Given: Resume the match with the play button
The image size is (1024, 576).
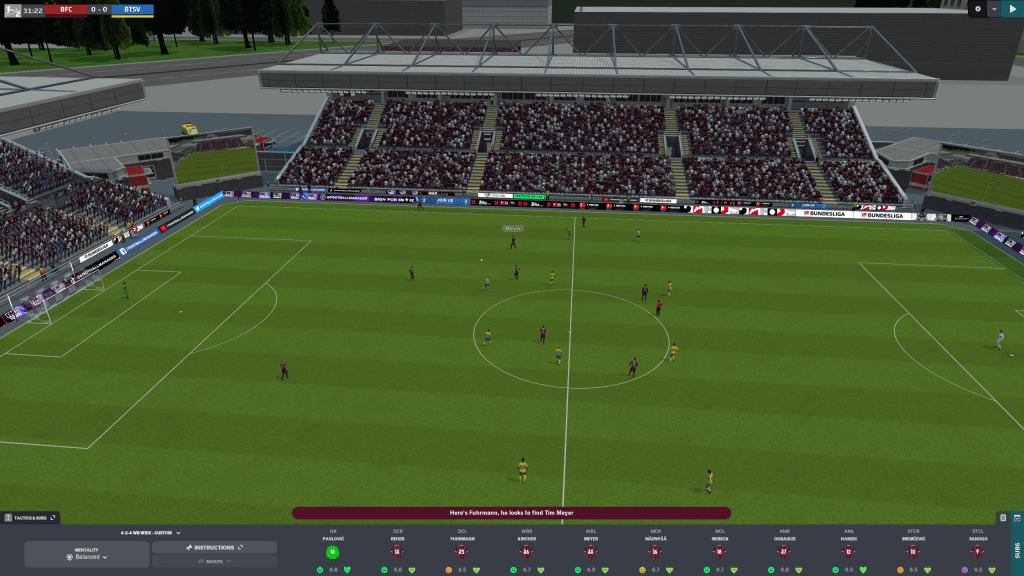Looking at the screenshot, I should click(x=1011, y=9).
